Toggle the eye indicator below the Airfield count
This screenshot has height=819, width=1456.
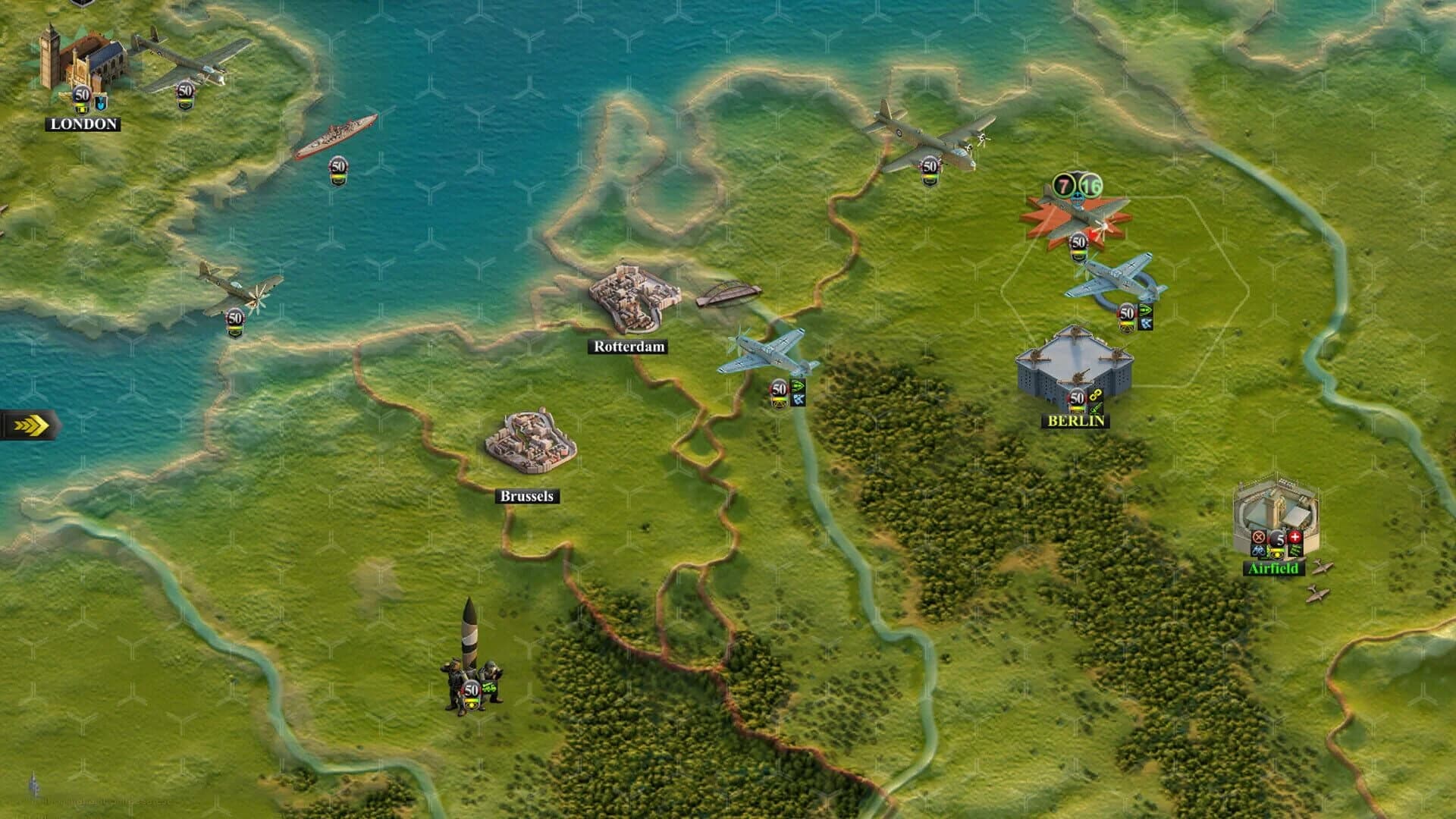[x=1277, y=554]
